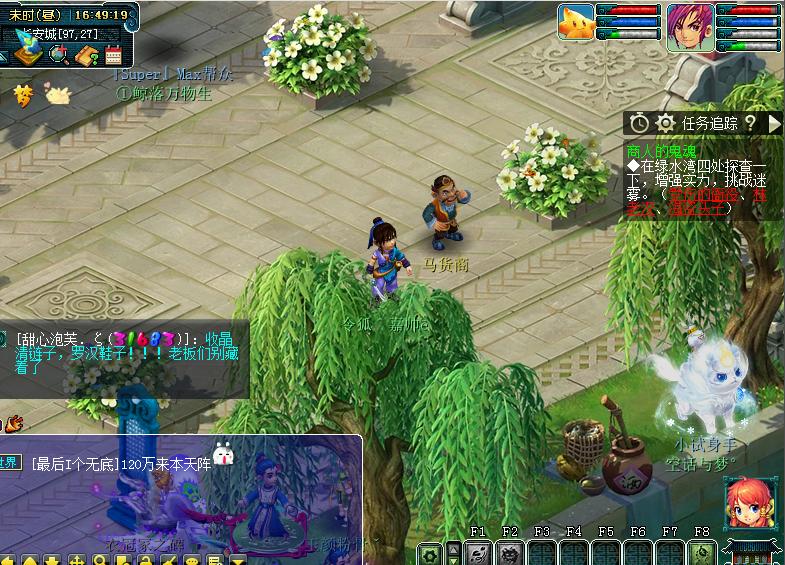The image size is (785, 565).
Task: Click the 世界 world chat channel tag
Action: click(x=10, y=463)
